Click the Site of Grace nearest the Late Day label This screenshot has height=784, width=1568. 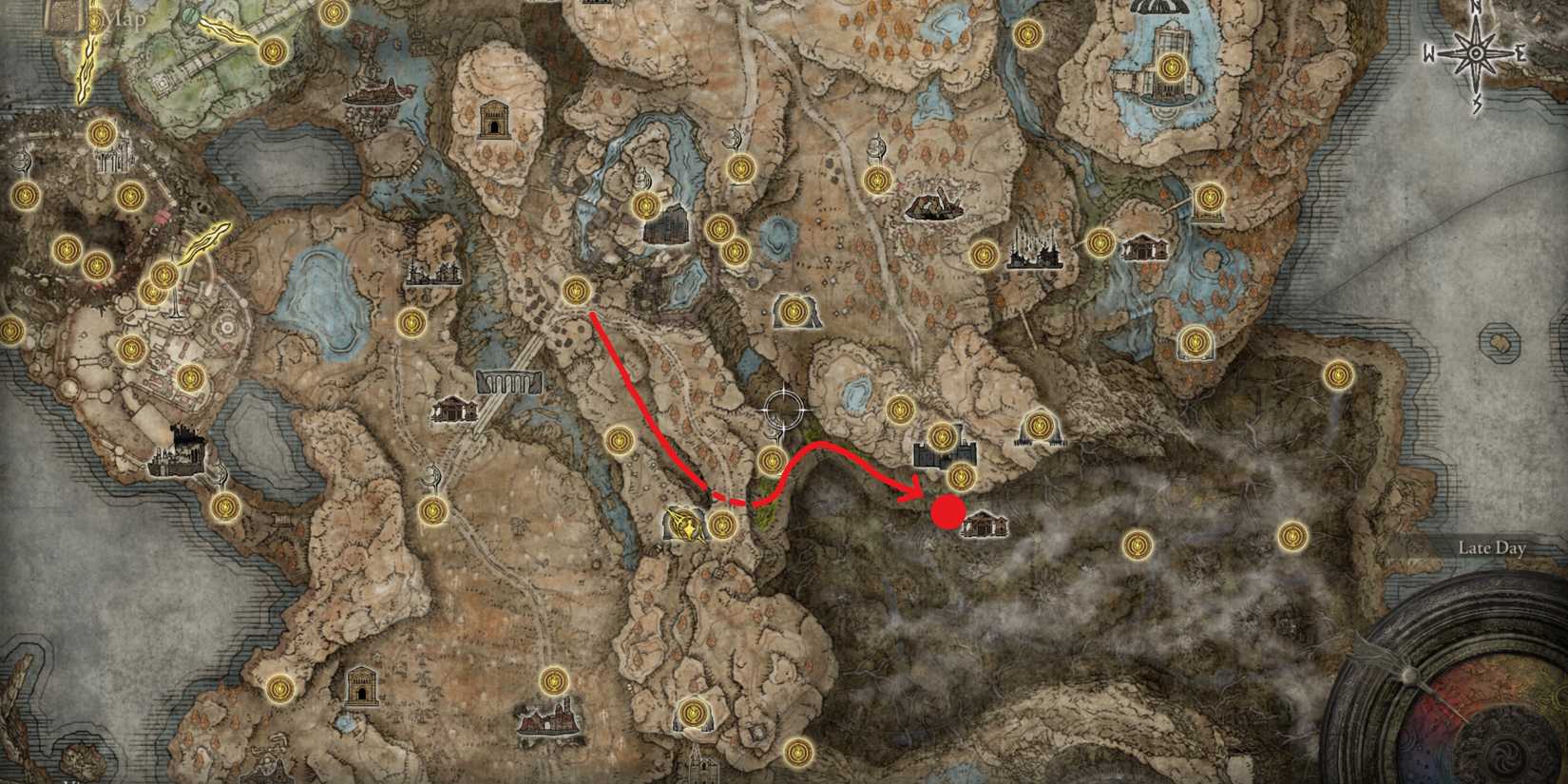(1292, 537)
